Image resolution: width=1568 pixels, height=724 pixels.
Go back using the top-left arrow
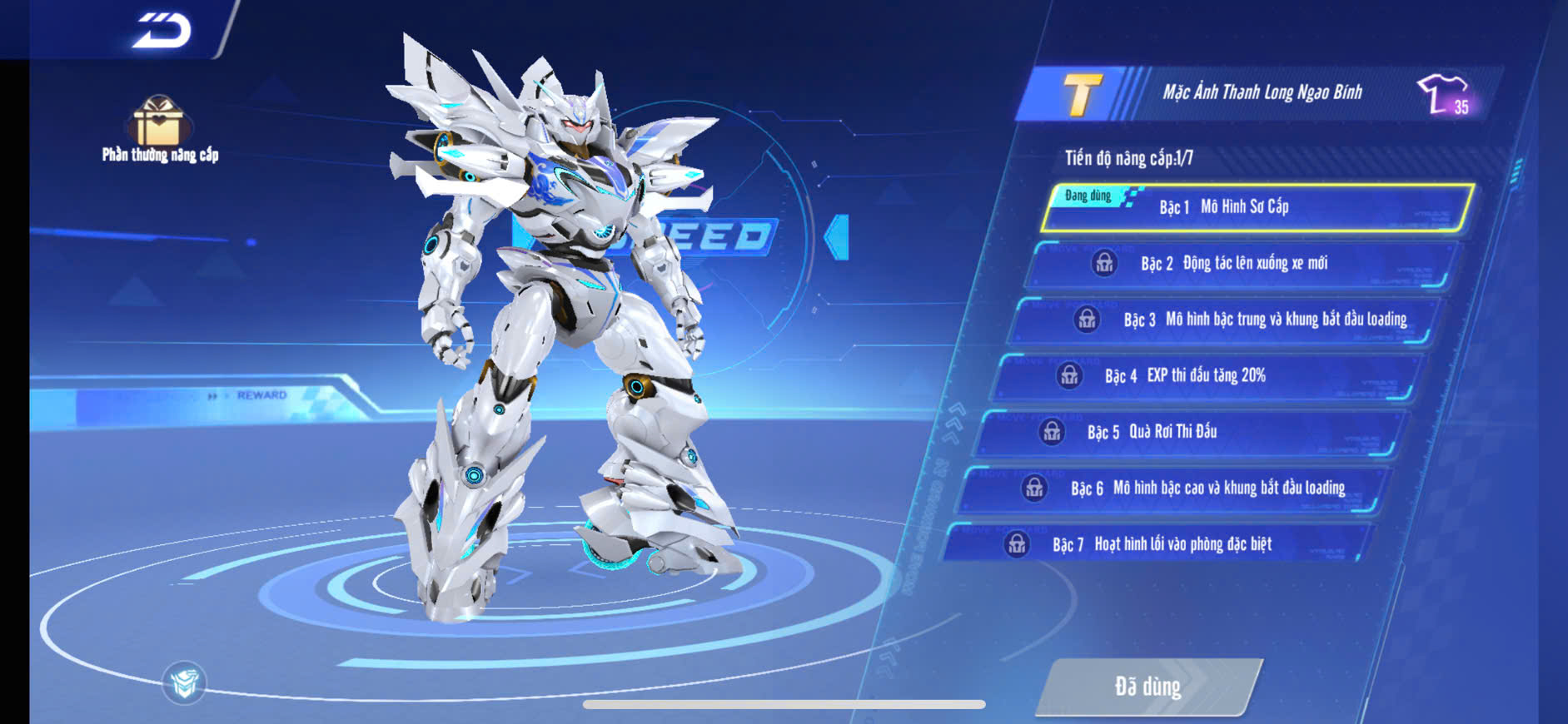coord(162,31)
